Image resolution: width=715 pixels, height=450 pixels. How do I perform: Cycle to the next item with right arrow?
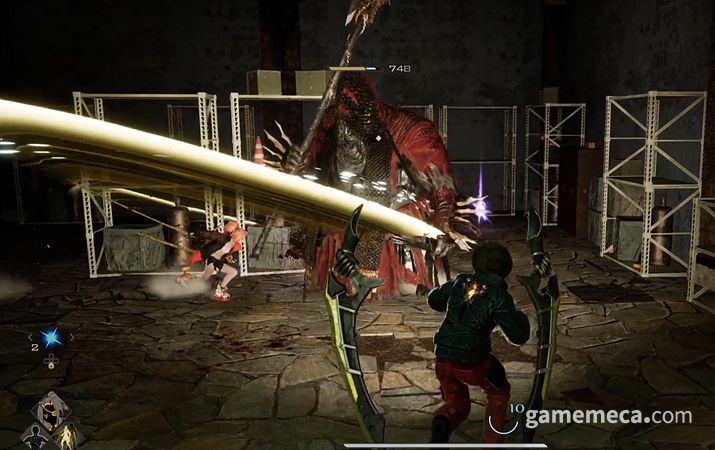pos(71,338)
